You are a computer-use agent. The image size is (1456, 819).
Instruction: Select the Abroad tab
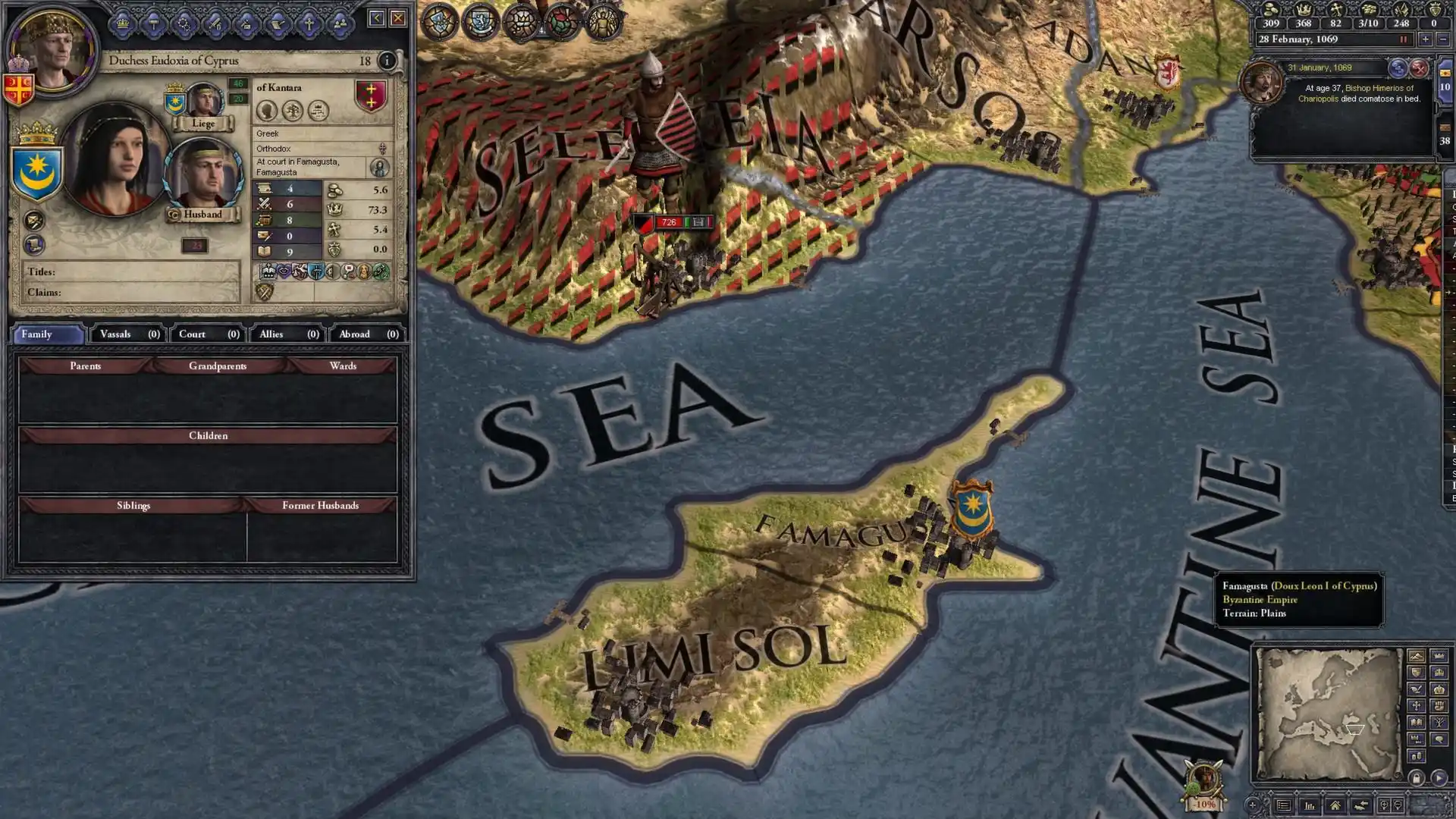(368, 334)
